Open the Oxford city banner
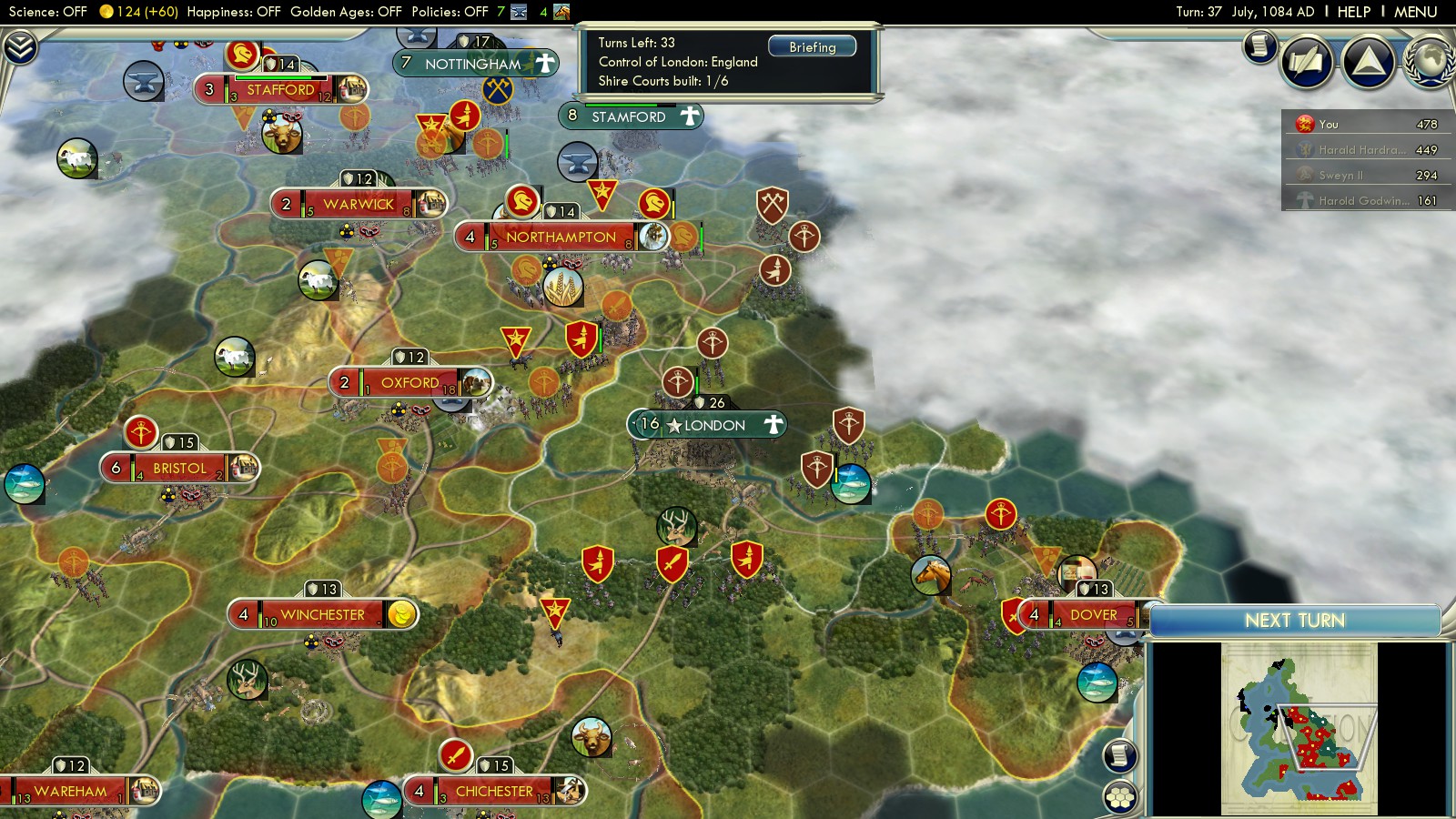This screenshot has height=819, width=1456. pyautogui.click(x=409, y=383)
